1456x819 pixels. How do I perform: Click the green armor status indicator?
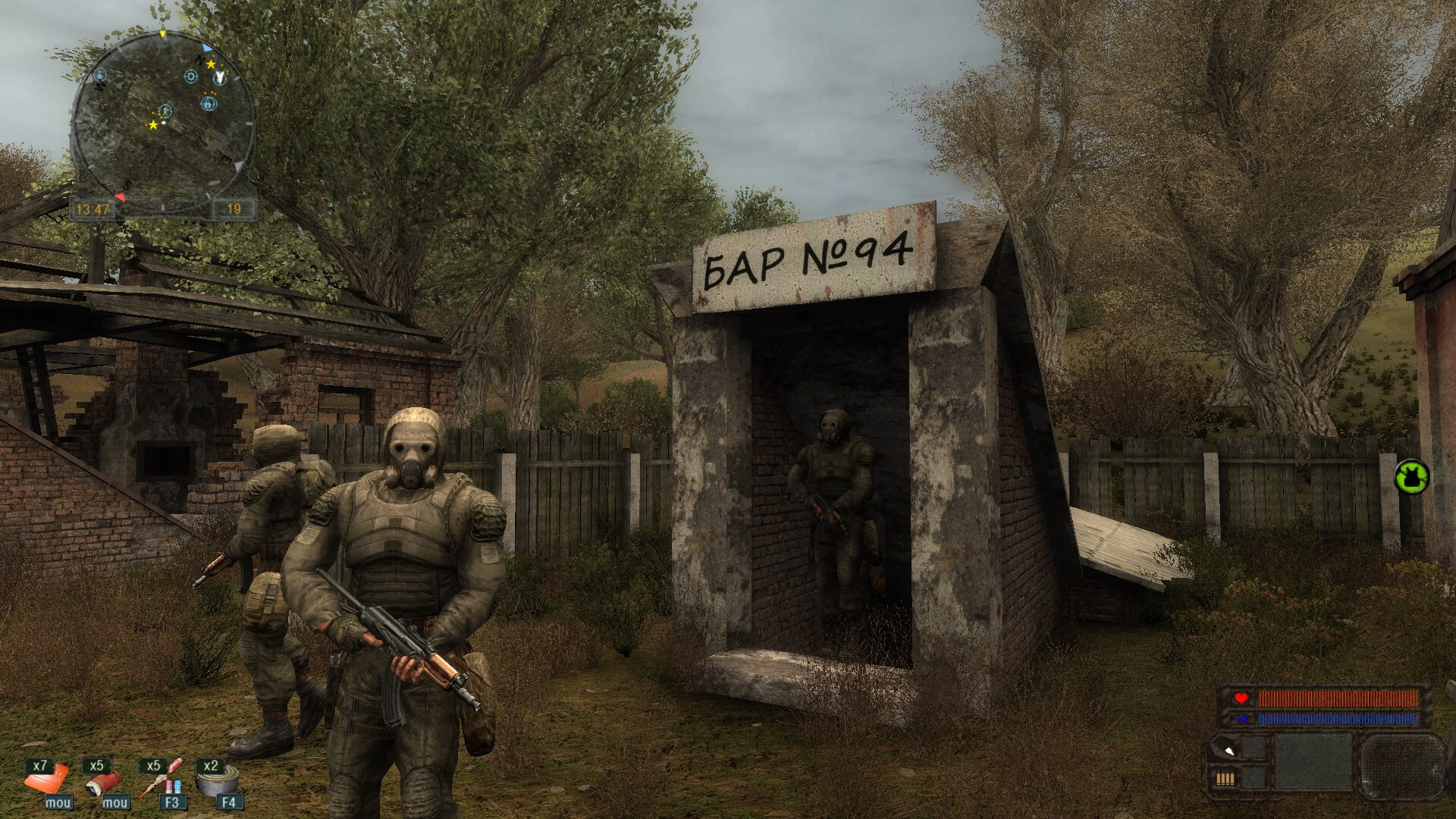[x=1411, y=477]
